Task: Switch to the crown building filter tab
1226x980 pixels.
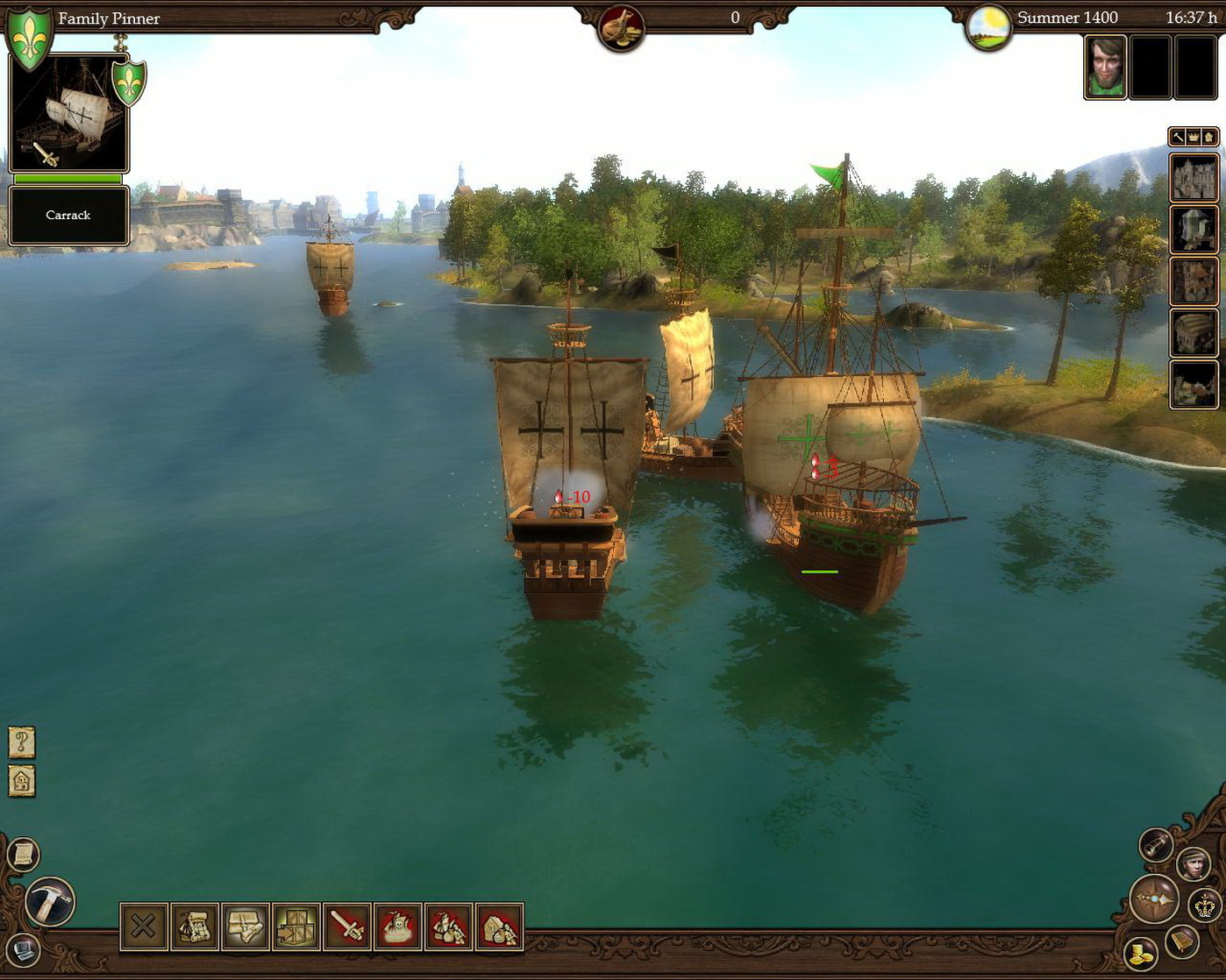Action: (x=1194, y=137)
